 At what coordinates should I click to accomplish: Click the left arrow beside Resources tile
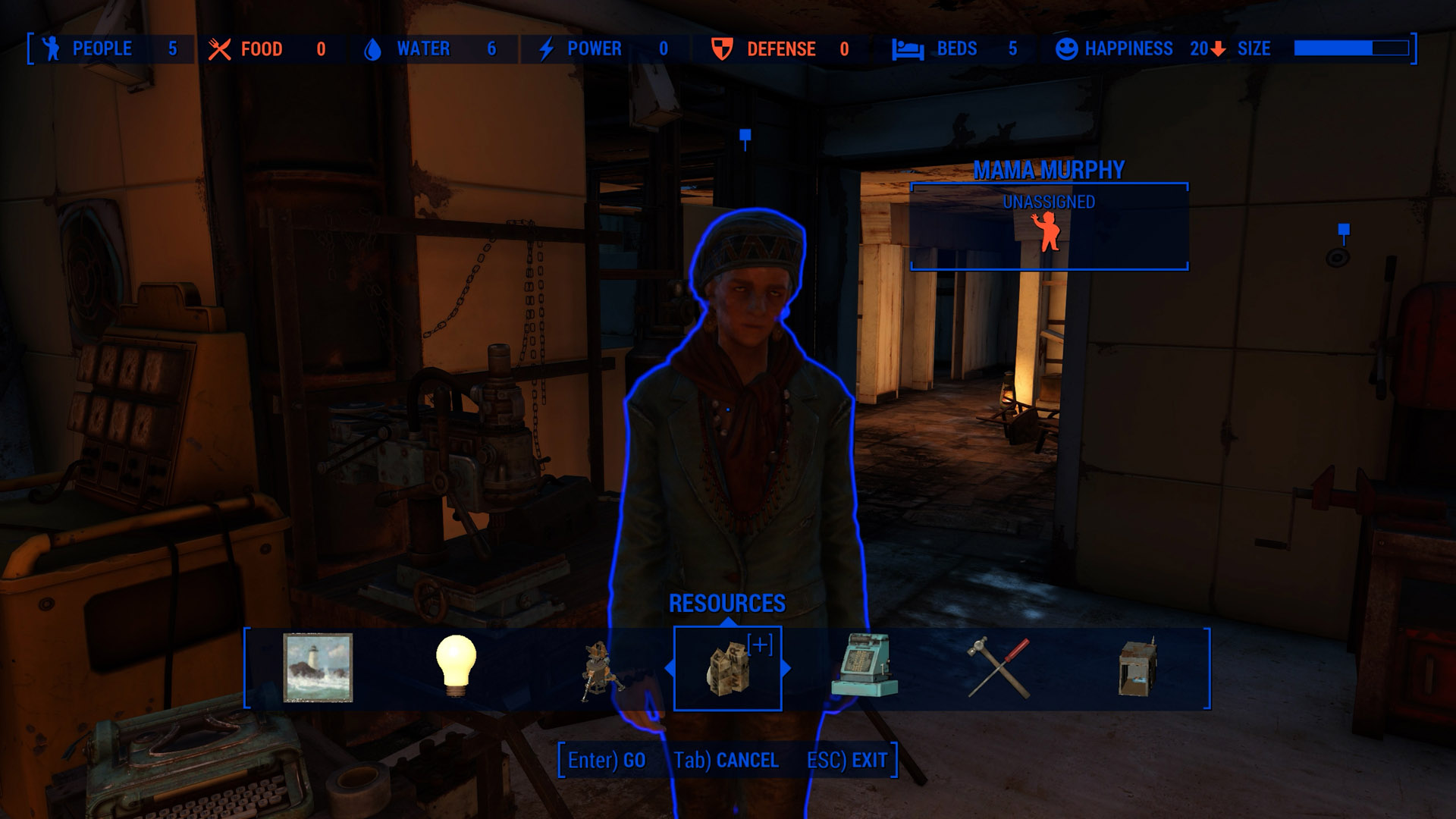pyautogui.click(x=669, y=668)
